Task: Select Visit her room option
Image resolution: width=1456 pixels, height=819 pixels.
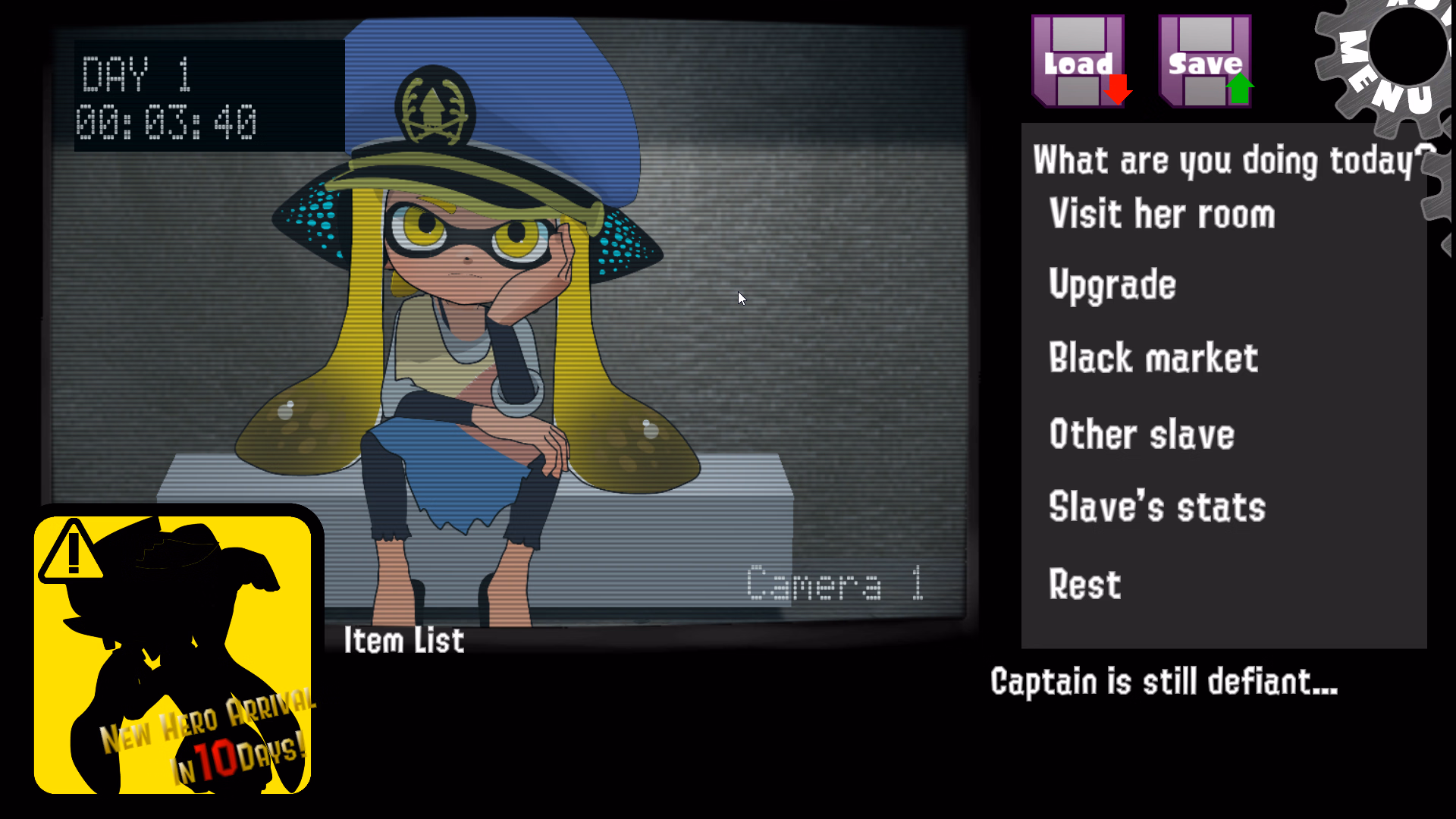Action: point(1162,215)
